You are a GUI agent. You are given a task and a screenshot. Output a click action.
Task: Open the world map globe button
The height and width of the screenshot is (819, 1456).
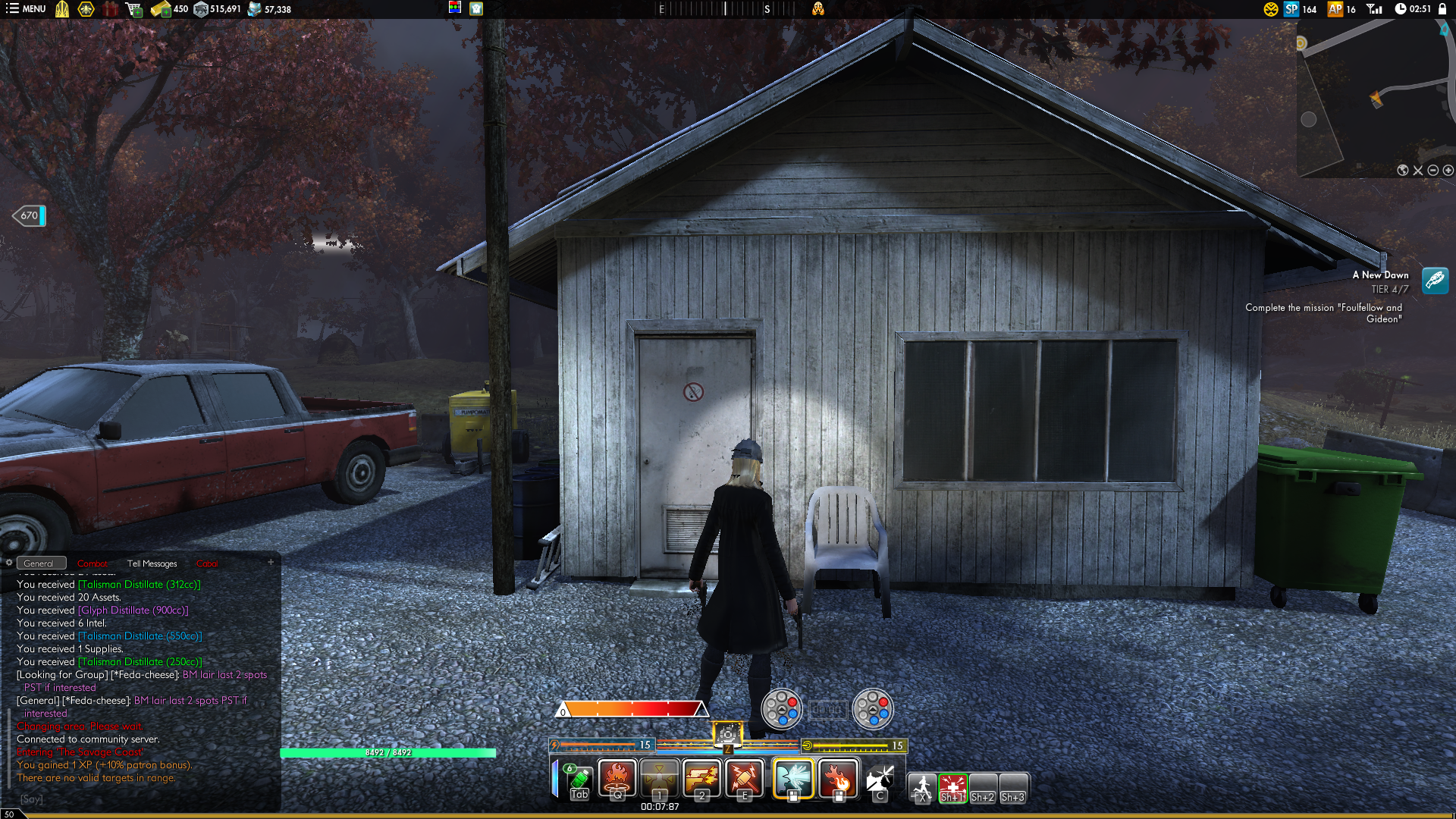pyautogui.click(x=1403, y=171)
